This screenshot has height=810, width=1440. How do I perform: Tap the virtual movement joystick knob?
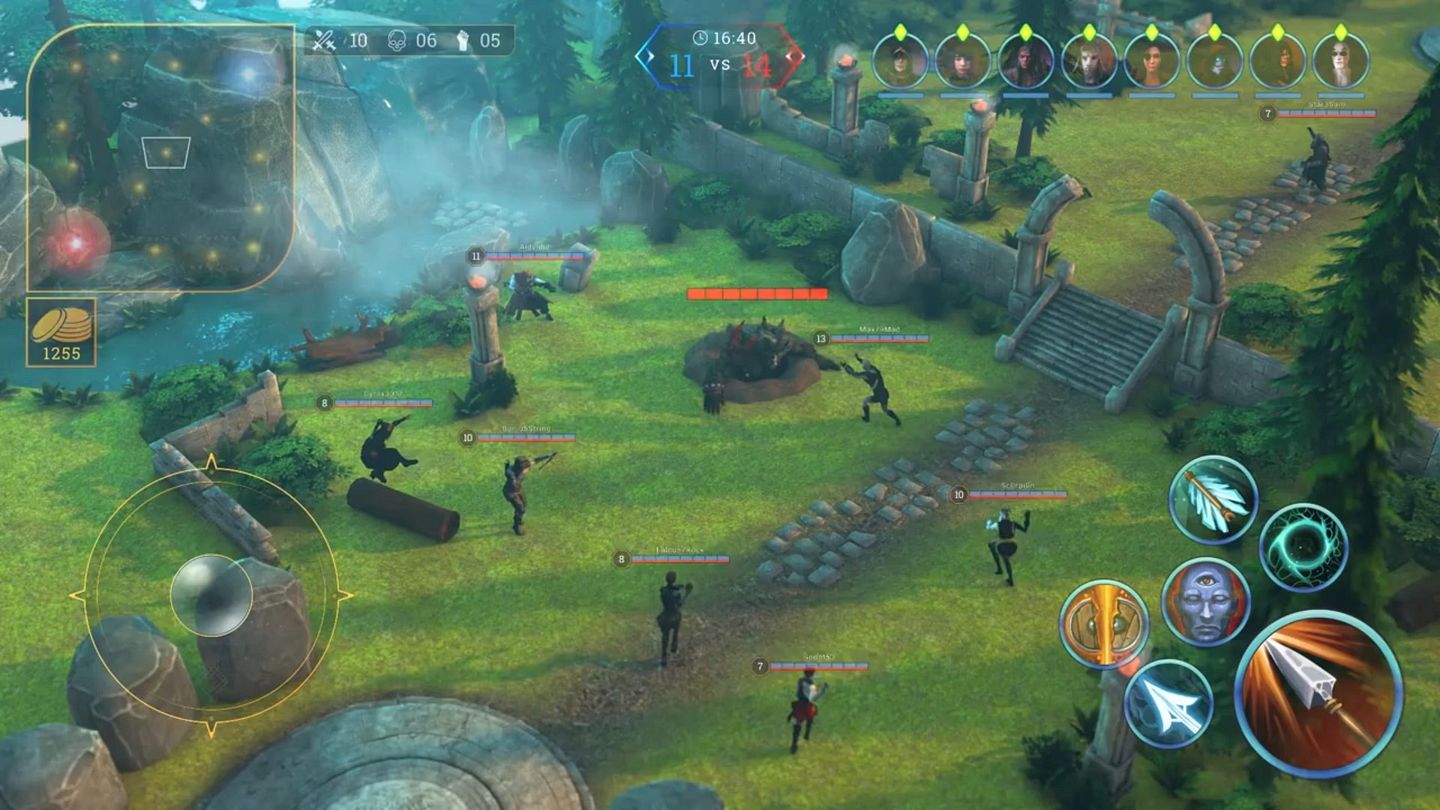pos(211,596)
